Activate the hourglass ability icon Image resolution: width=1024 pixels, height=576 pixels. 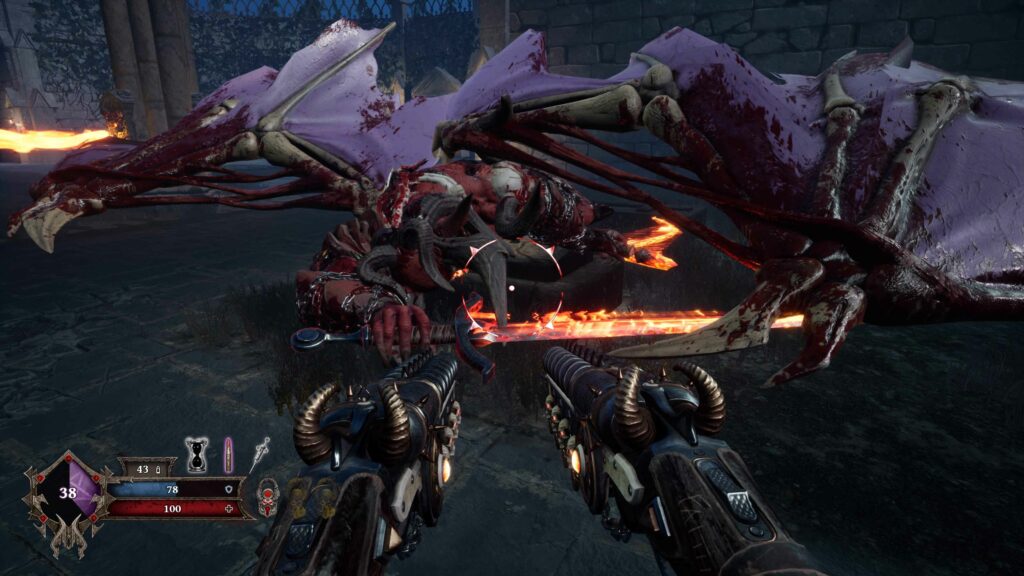tap(198, 455)
